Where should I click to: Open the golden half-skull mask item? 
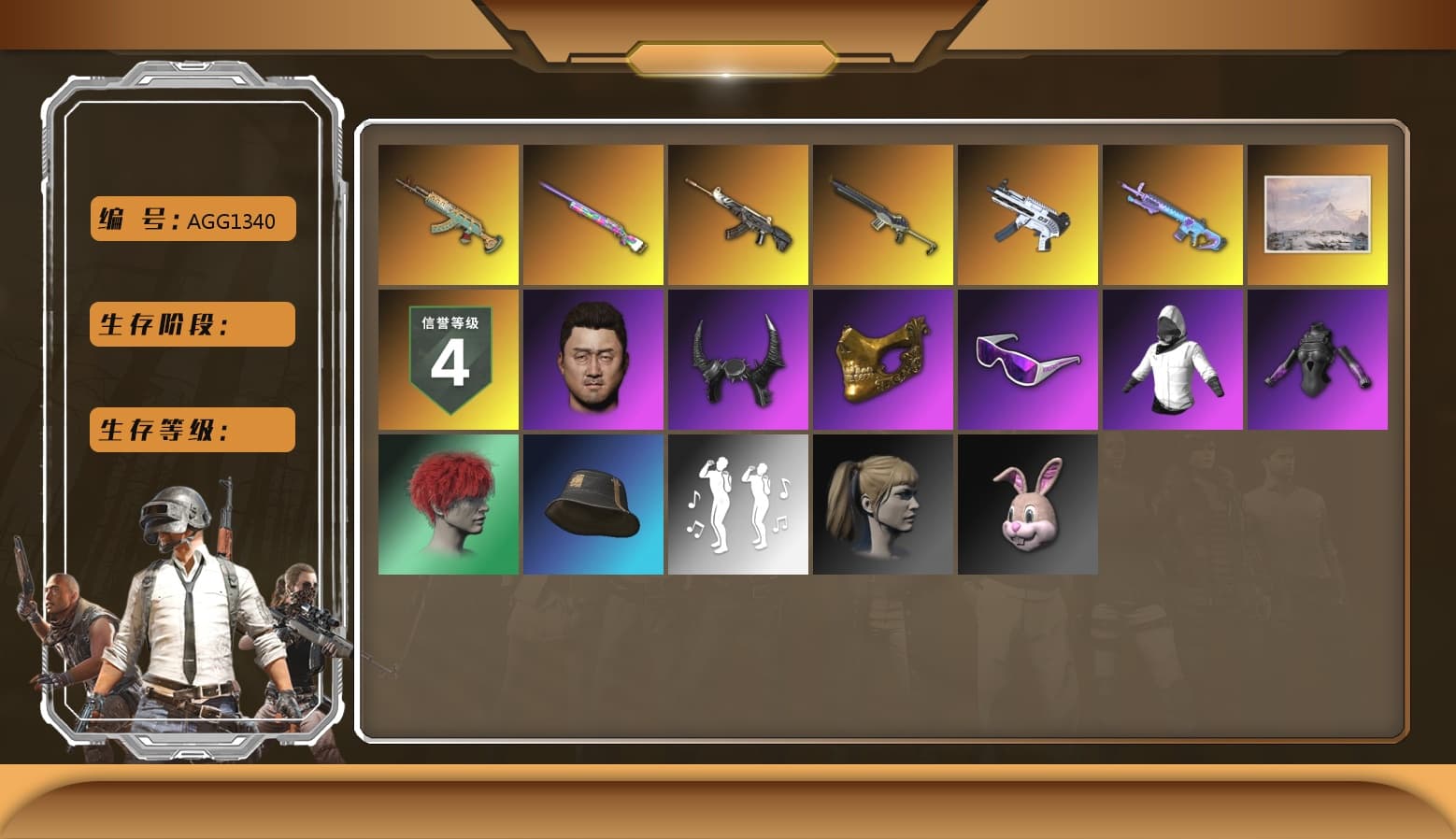[x=882, y=359]
